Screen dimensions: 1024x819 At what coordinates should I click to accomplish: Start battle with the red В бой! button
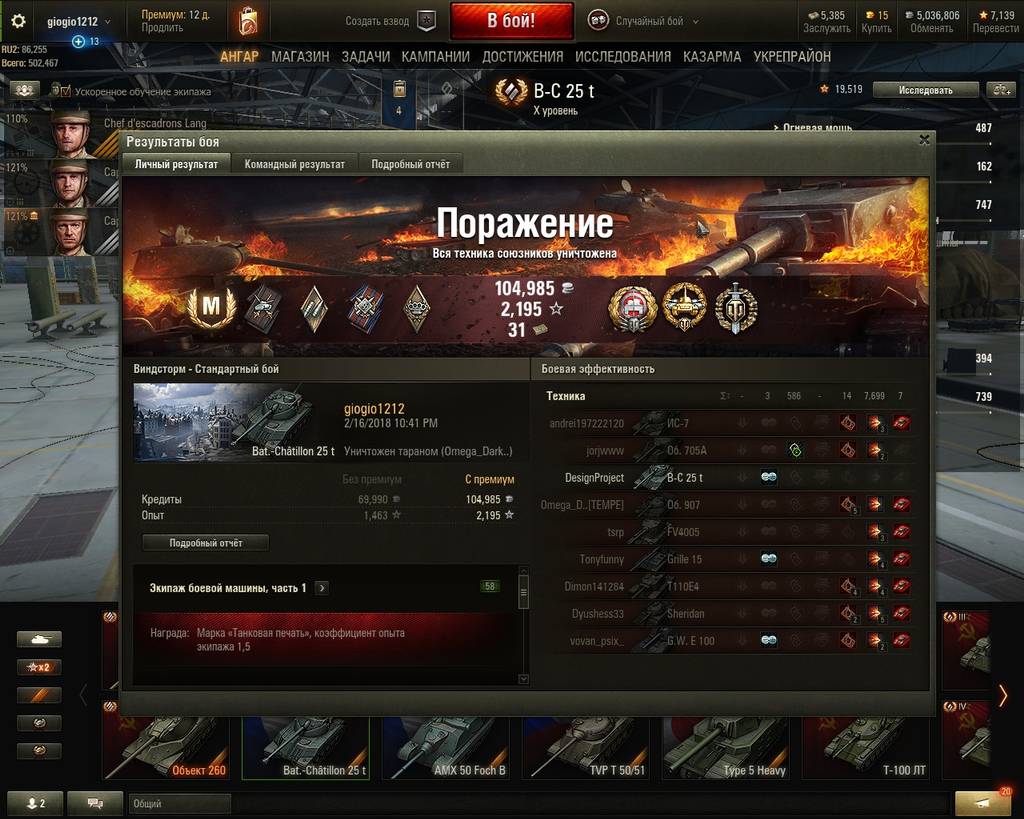511,20
